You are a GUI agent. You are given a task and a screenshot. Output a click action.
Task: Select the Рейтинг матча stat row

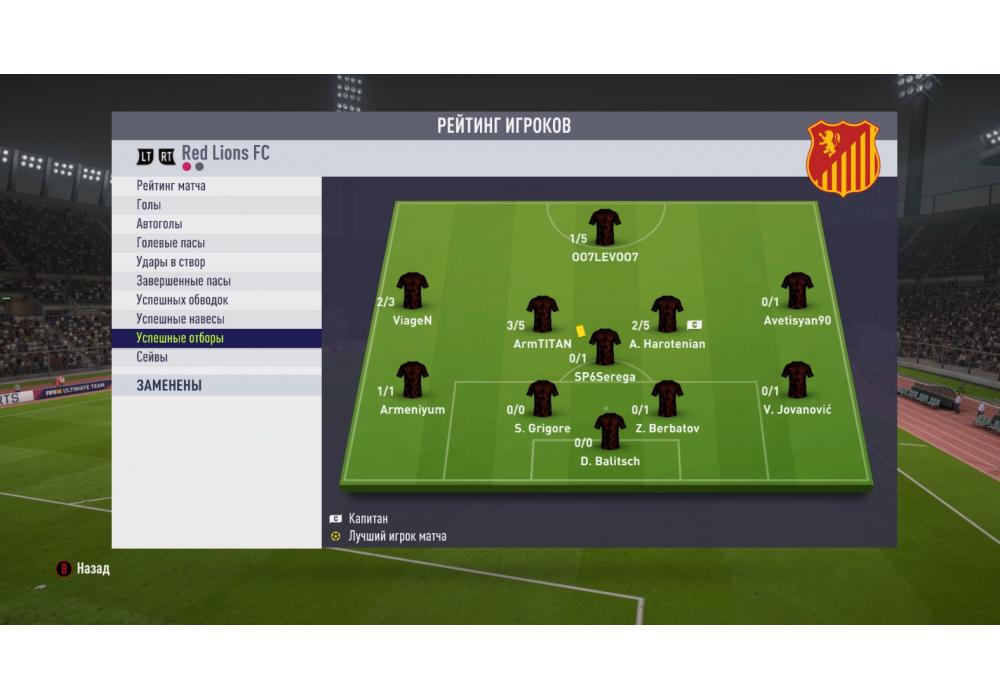pos(216,186)
